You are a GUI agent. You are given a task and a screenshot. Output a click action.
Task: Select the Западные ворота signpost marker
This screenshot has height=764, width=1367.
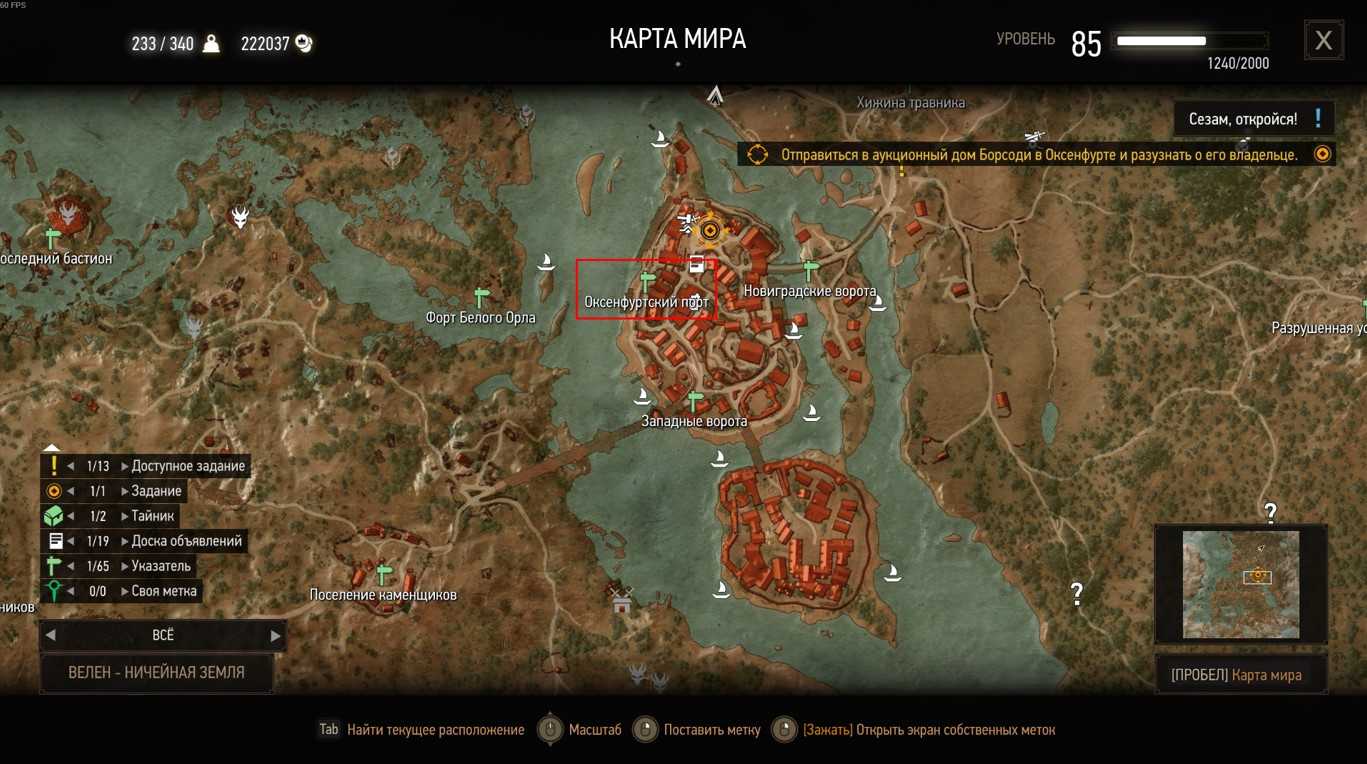(695, 401)
